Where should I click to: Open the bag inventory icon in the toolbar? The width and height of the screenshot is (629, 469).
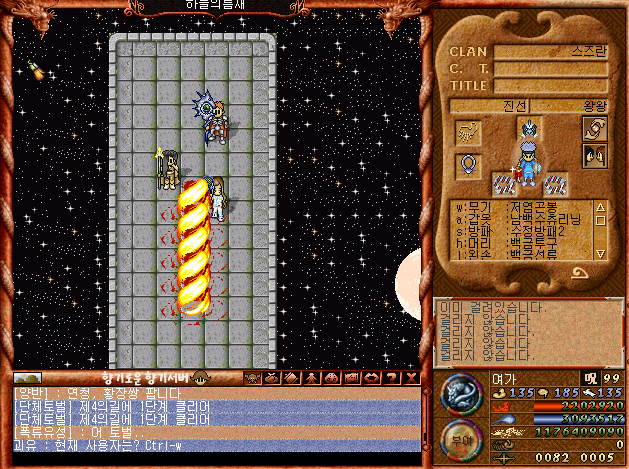[x=270, y=378]
